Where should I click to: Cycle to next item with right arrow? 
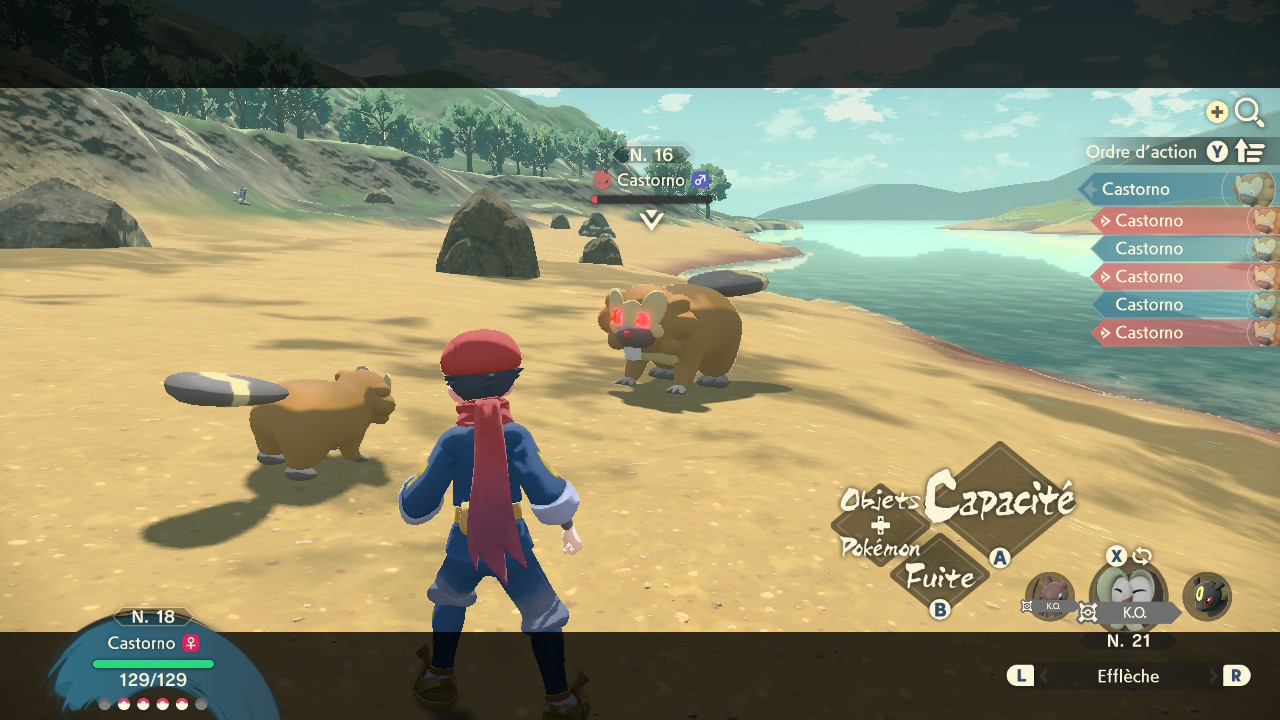coord(1236,676)
